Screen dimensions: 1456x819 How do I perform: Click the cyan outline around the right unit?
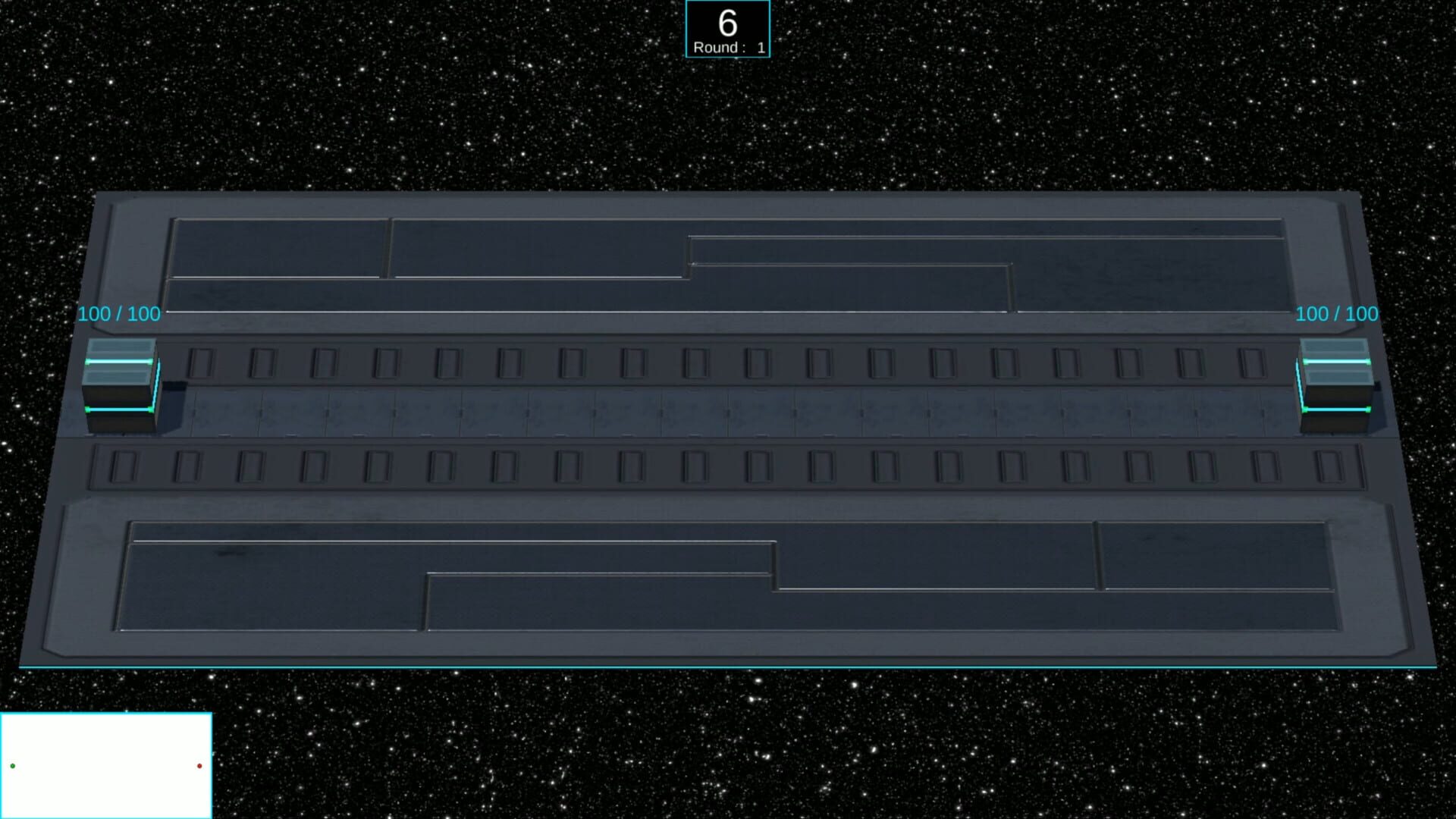[1335, 410]
